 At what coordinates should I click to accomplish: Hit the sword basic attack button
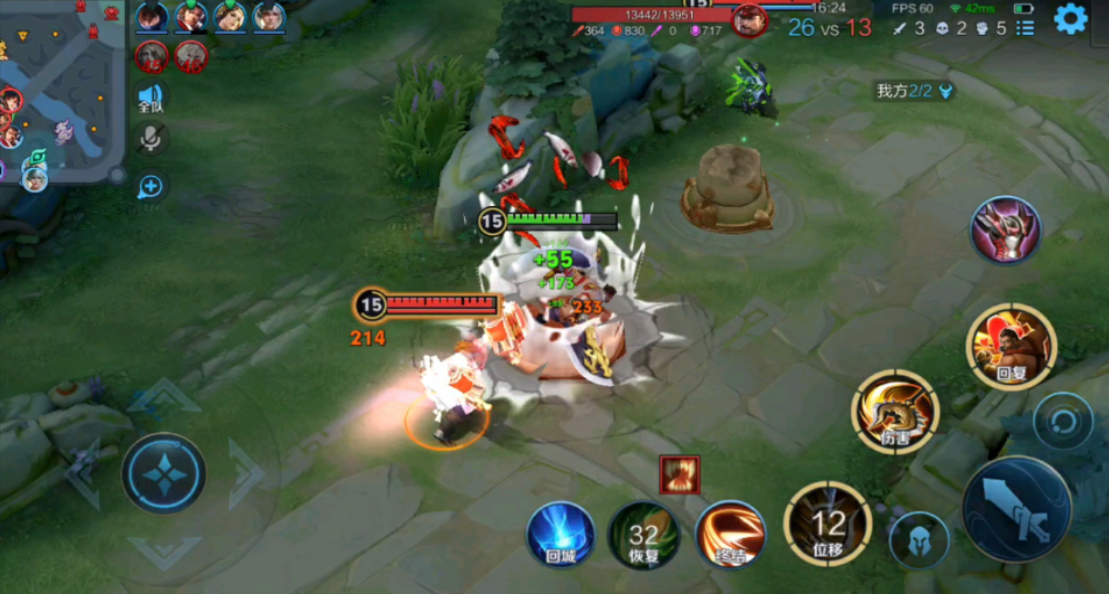point(1017,509)
